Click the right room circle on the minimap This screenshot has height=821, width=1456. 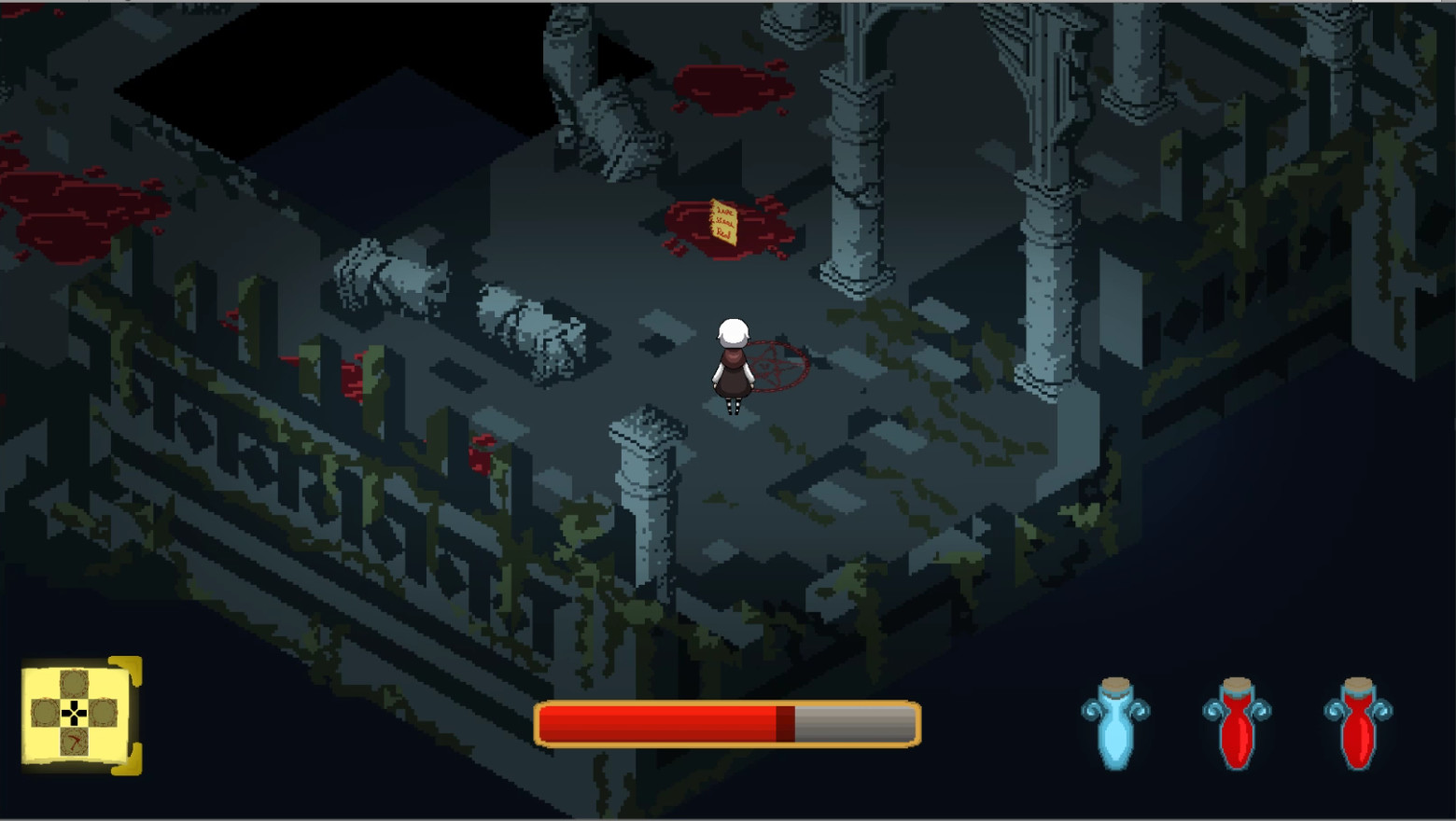pos(104,713)
